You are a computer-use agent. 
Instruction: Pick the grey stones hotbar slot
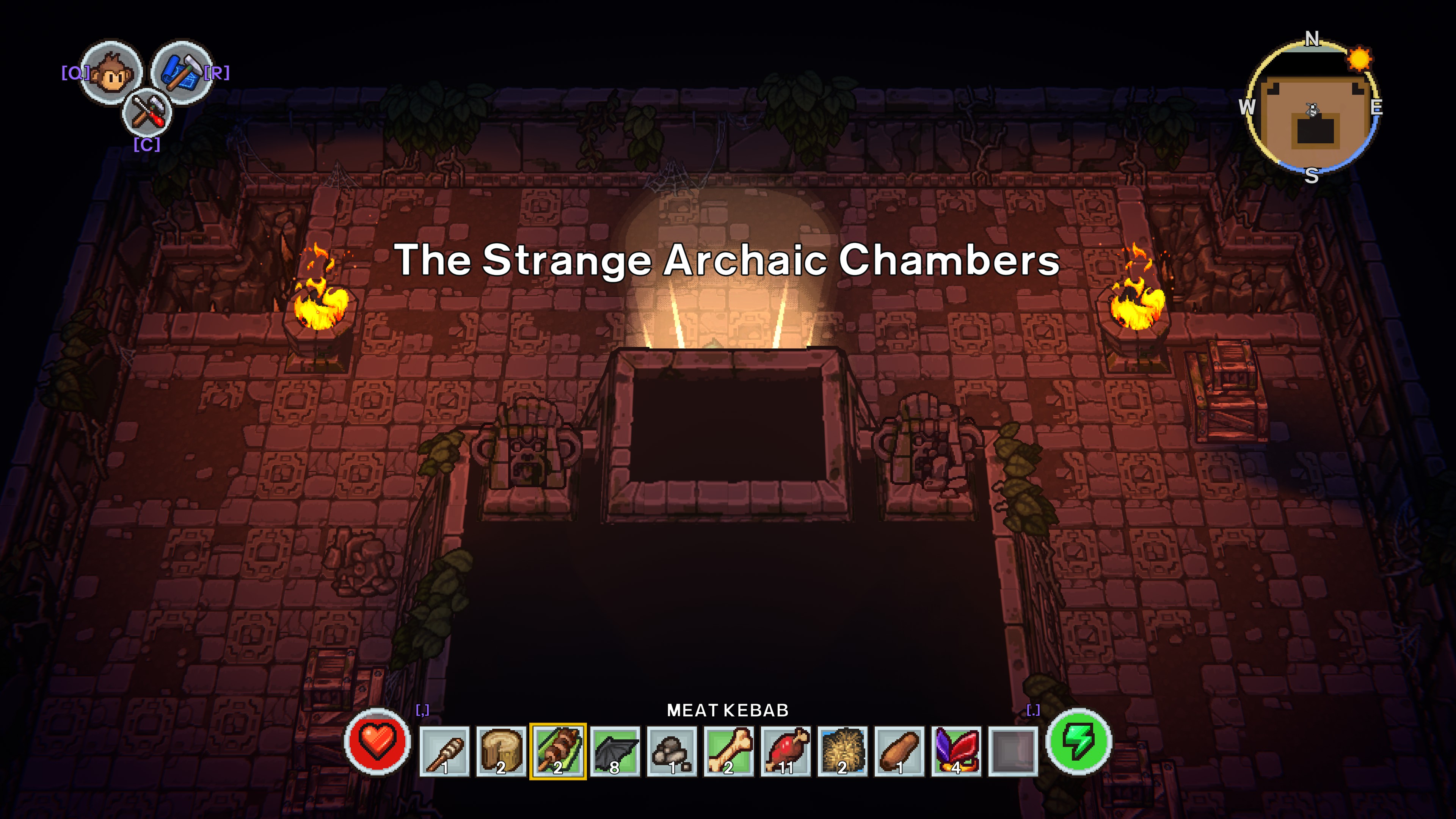click(672, 751)
